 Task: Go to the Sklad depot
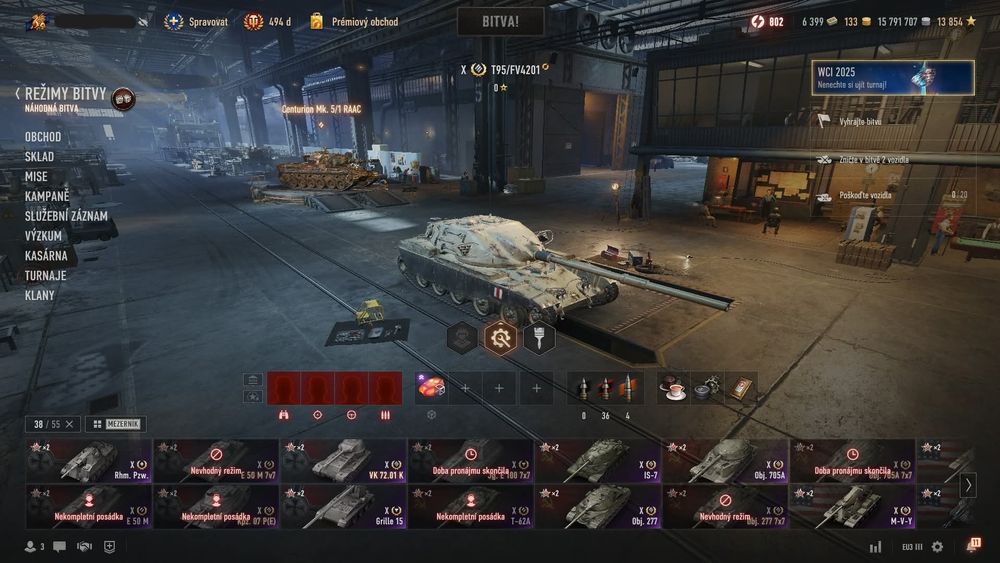40,157
